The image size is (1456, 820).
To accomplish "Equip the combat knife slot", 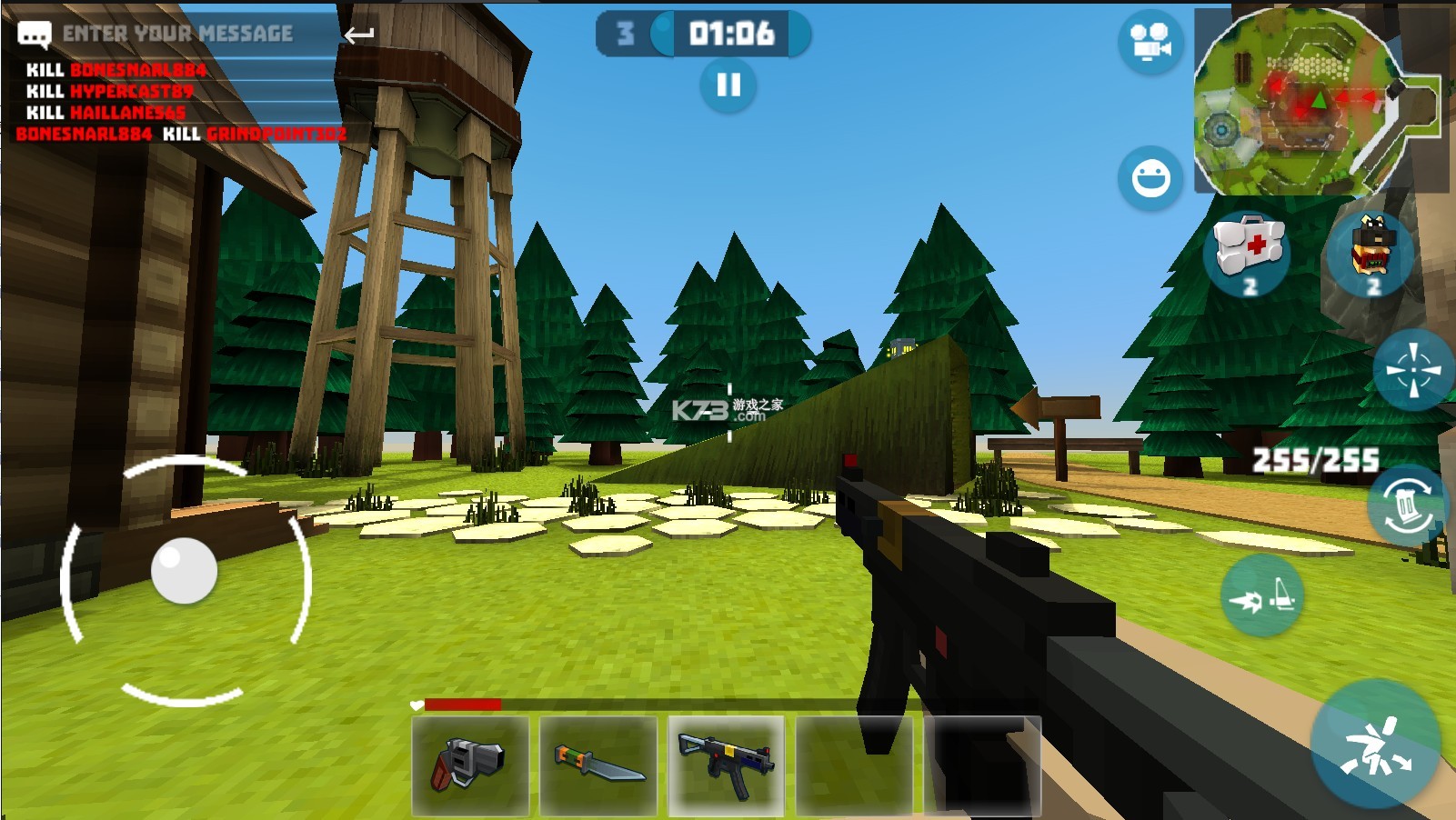I will [x=598, y=765].
